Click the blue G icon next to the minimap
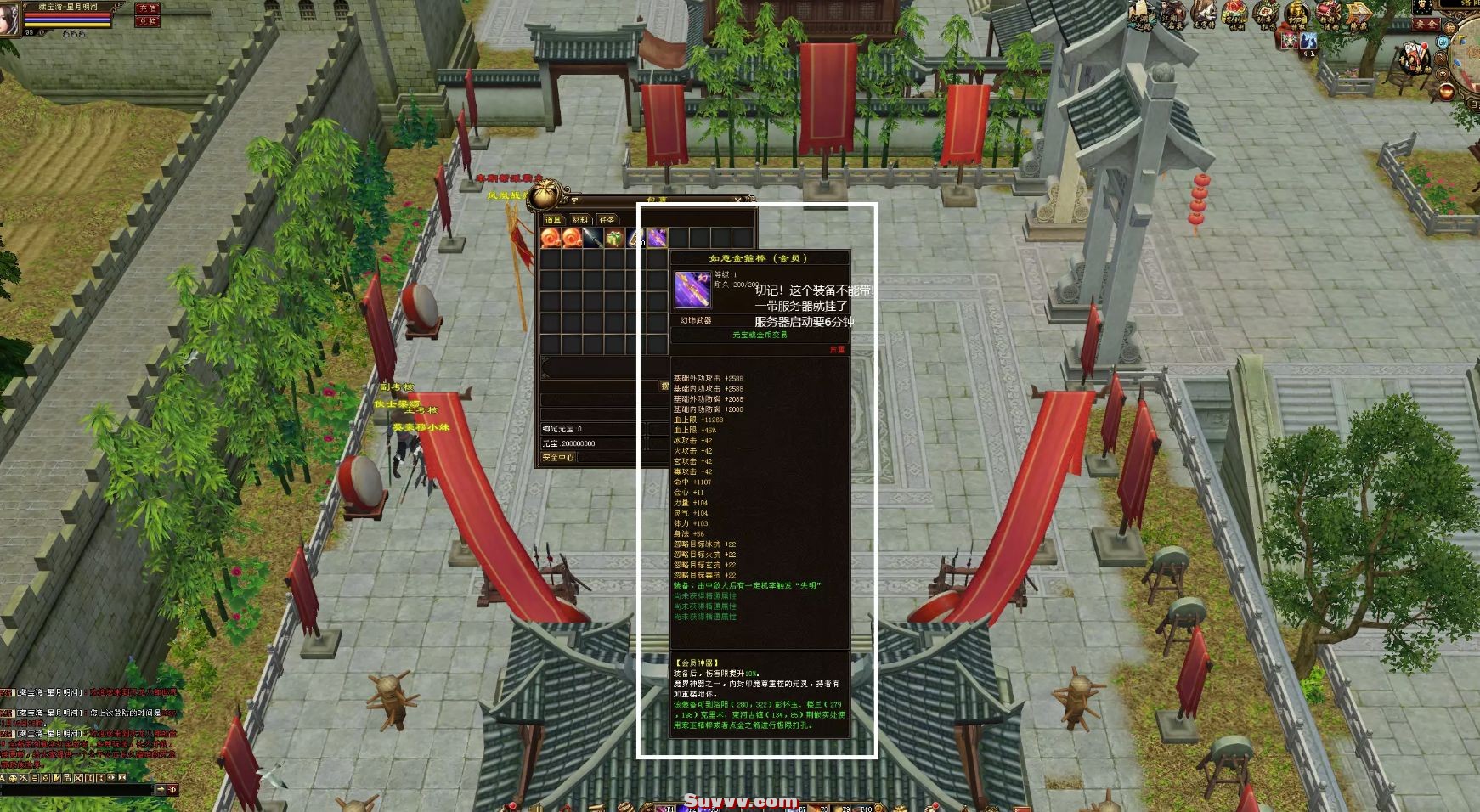 click(x=1442, y=42)
